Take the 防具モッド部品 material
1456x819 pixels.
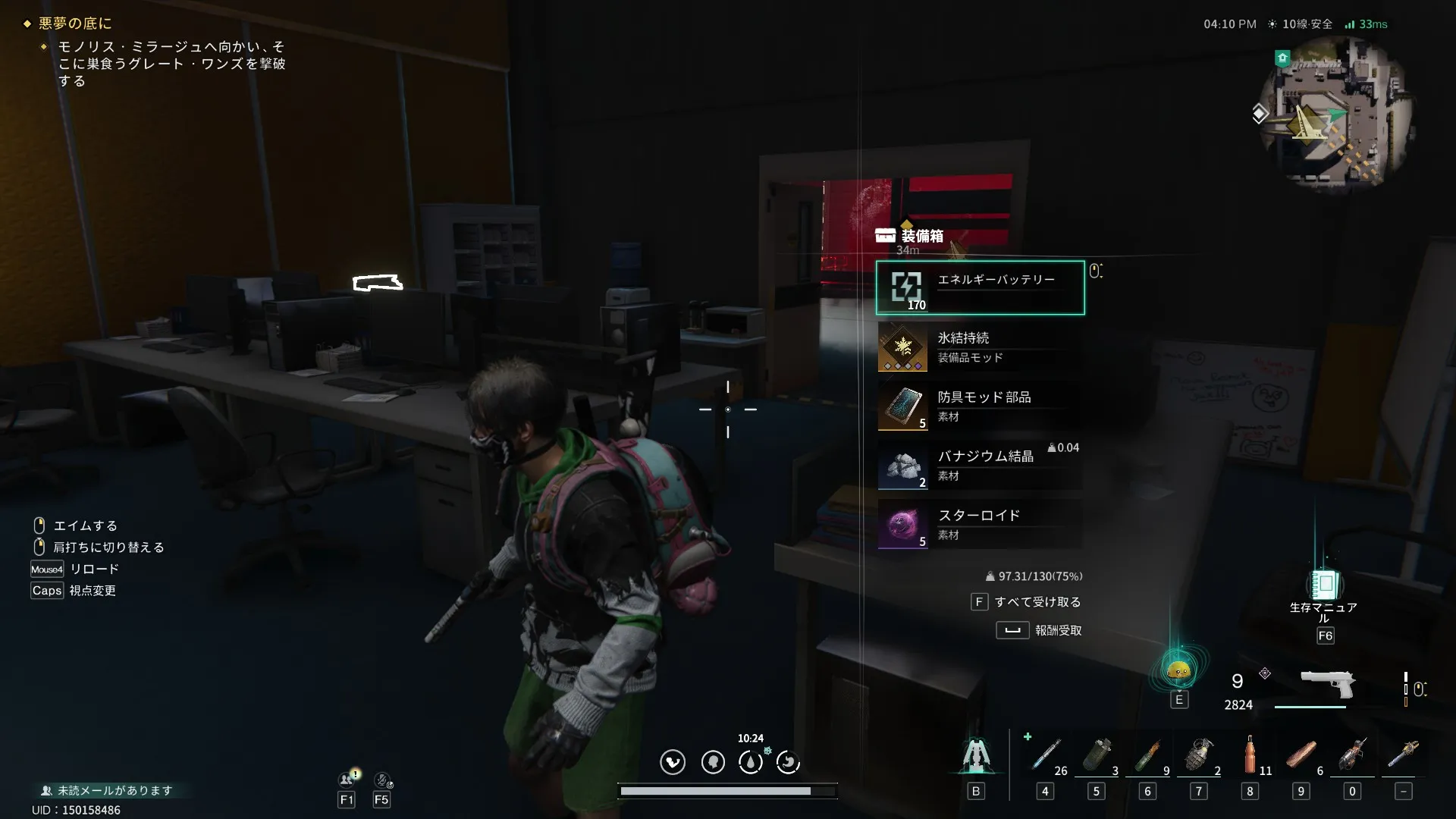980,406
